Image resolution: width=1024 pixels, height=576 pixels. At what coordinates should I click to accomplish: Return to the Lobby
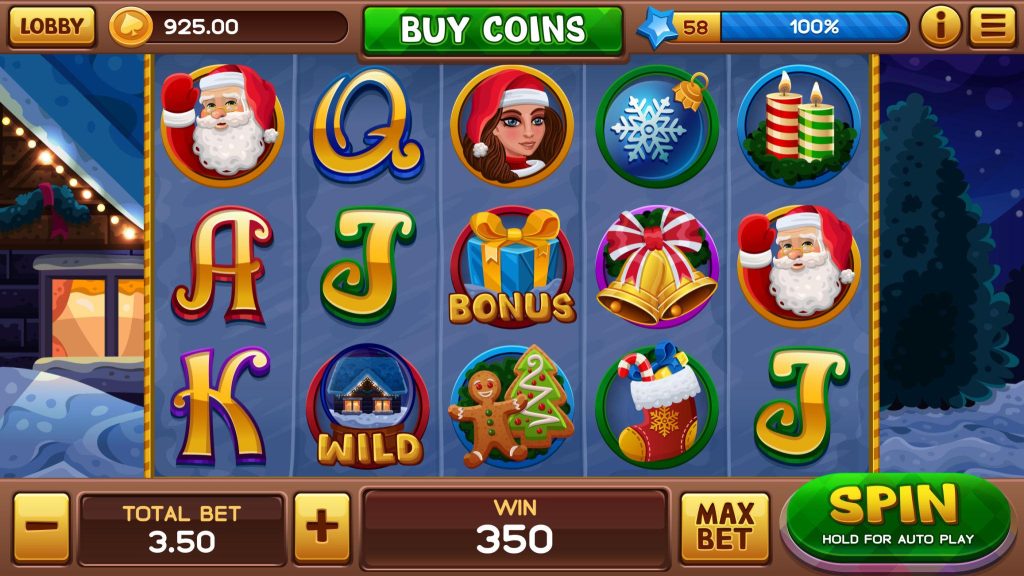pos(51,27)
